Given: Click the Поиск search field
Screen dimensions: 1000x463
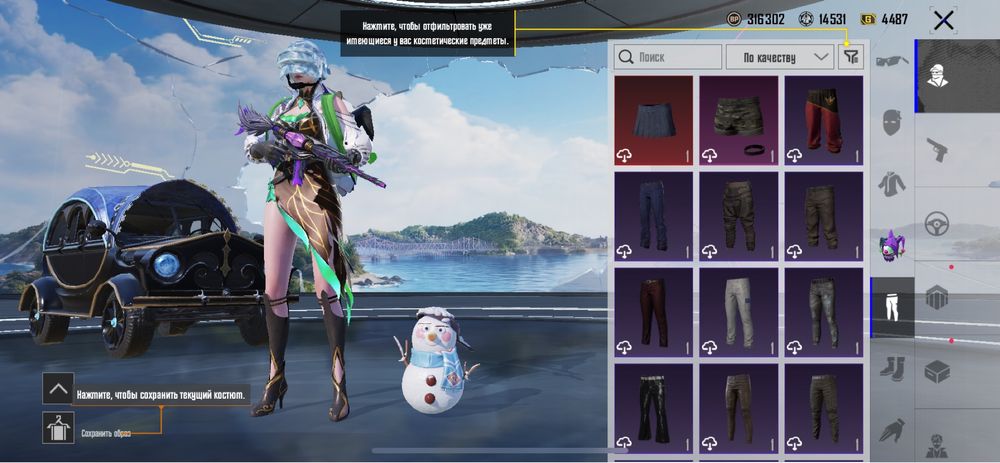Looking at the screenshot, I should click(668, 57).
